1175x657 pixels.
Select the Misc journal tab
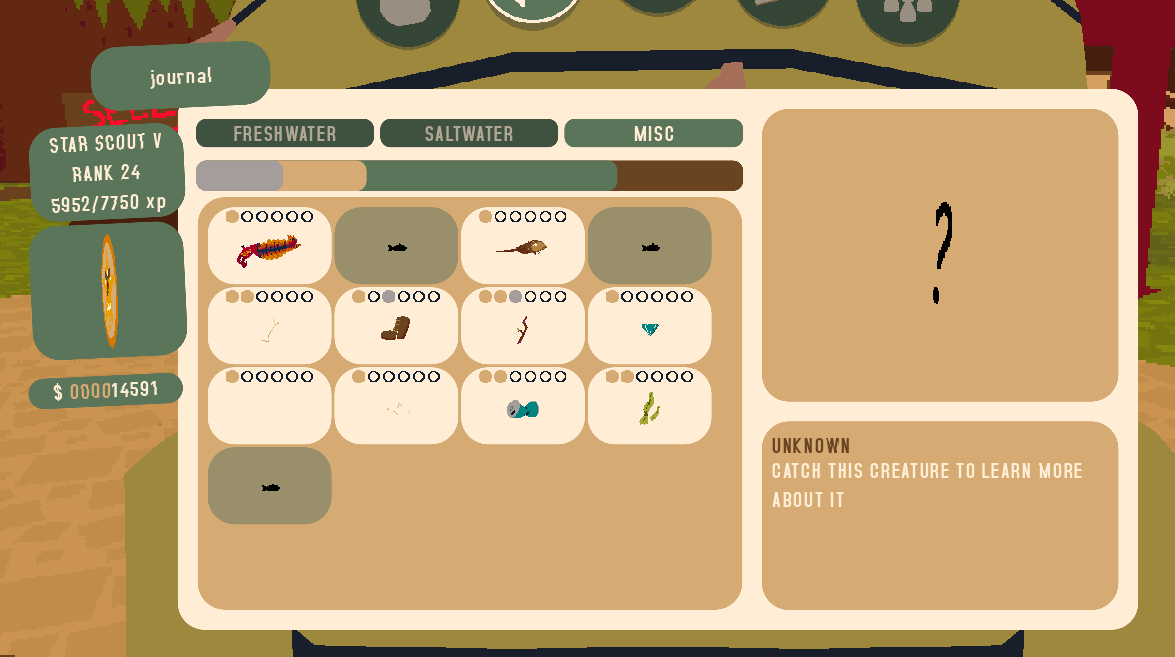tap(653, 133)
